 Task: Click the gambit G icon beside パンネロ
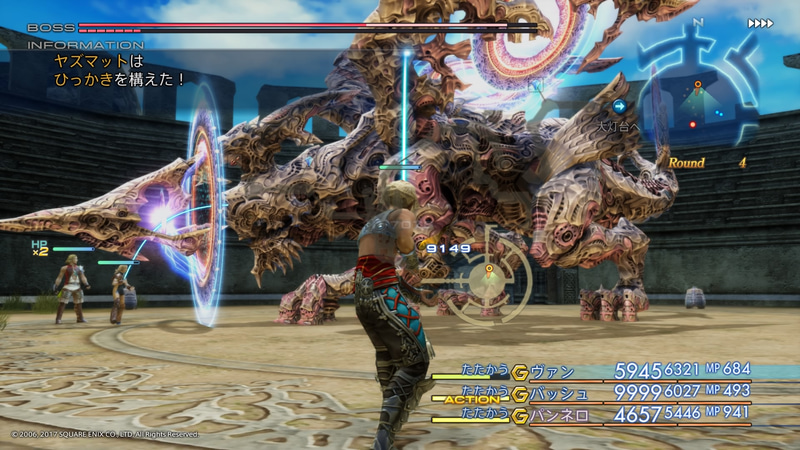(519, 414)
